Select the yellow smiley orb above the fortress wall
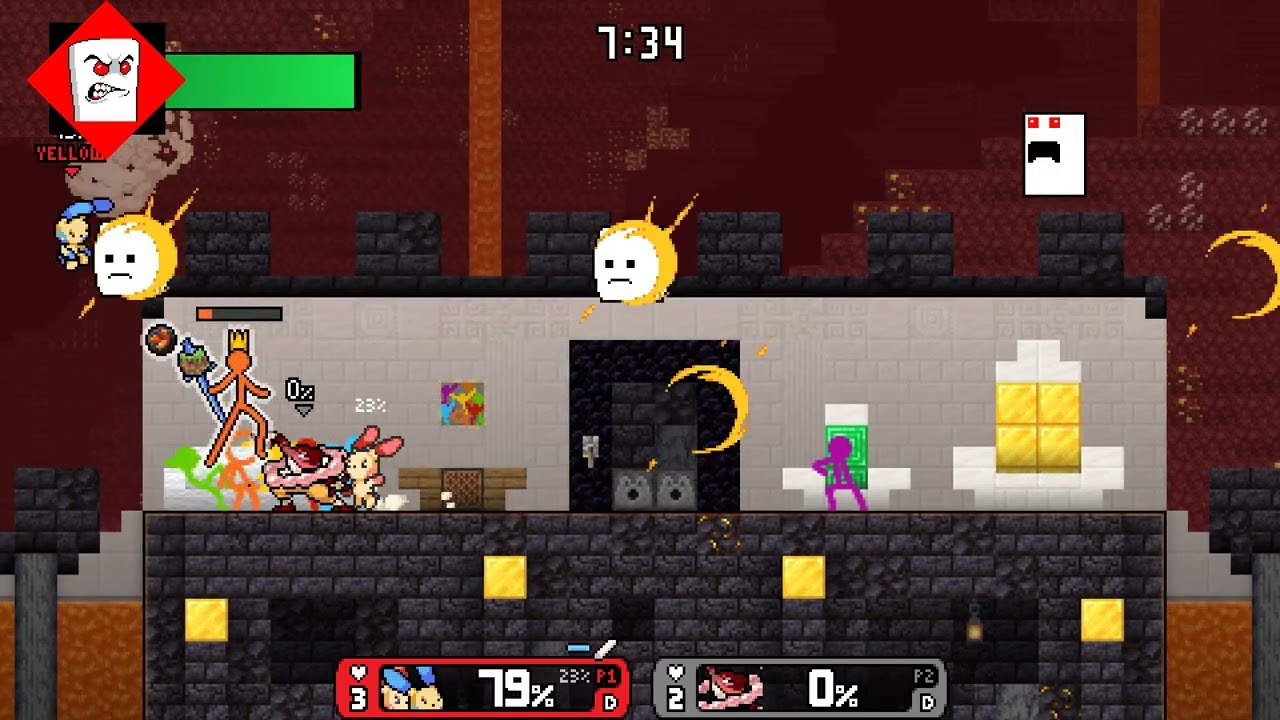The height and width of the screenshot is (720, 1280). (x=626, y=262)
